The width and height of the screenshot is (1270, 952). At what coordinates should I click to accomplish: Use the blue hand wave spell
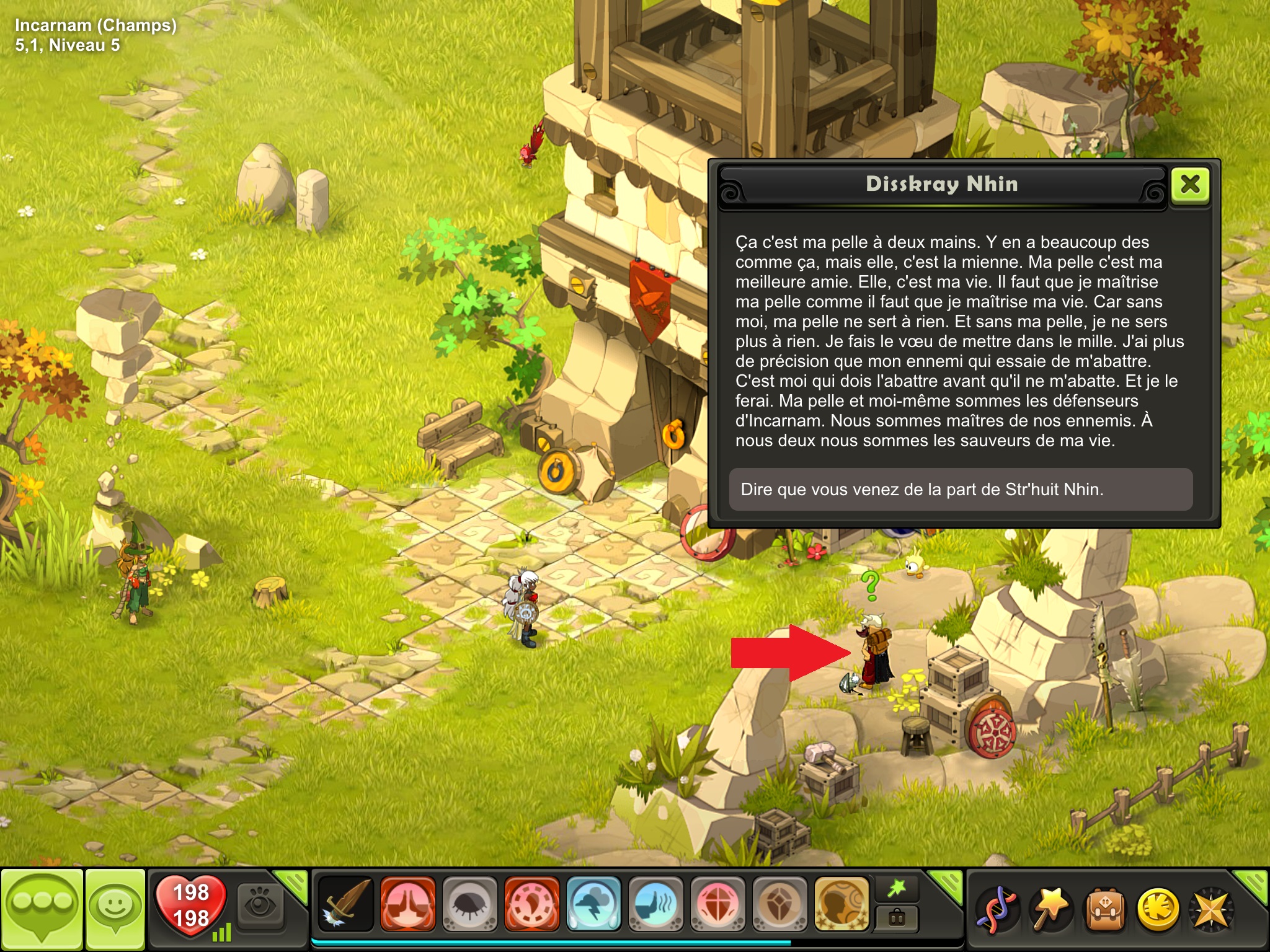point(655,904)
